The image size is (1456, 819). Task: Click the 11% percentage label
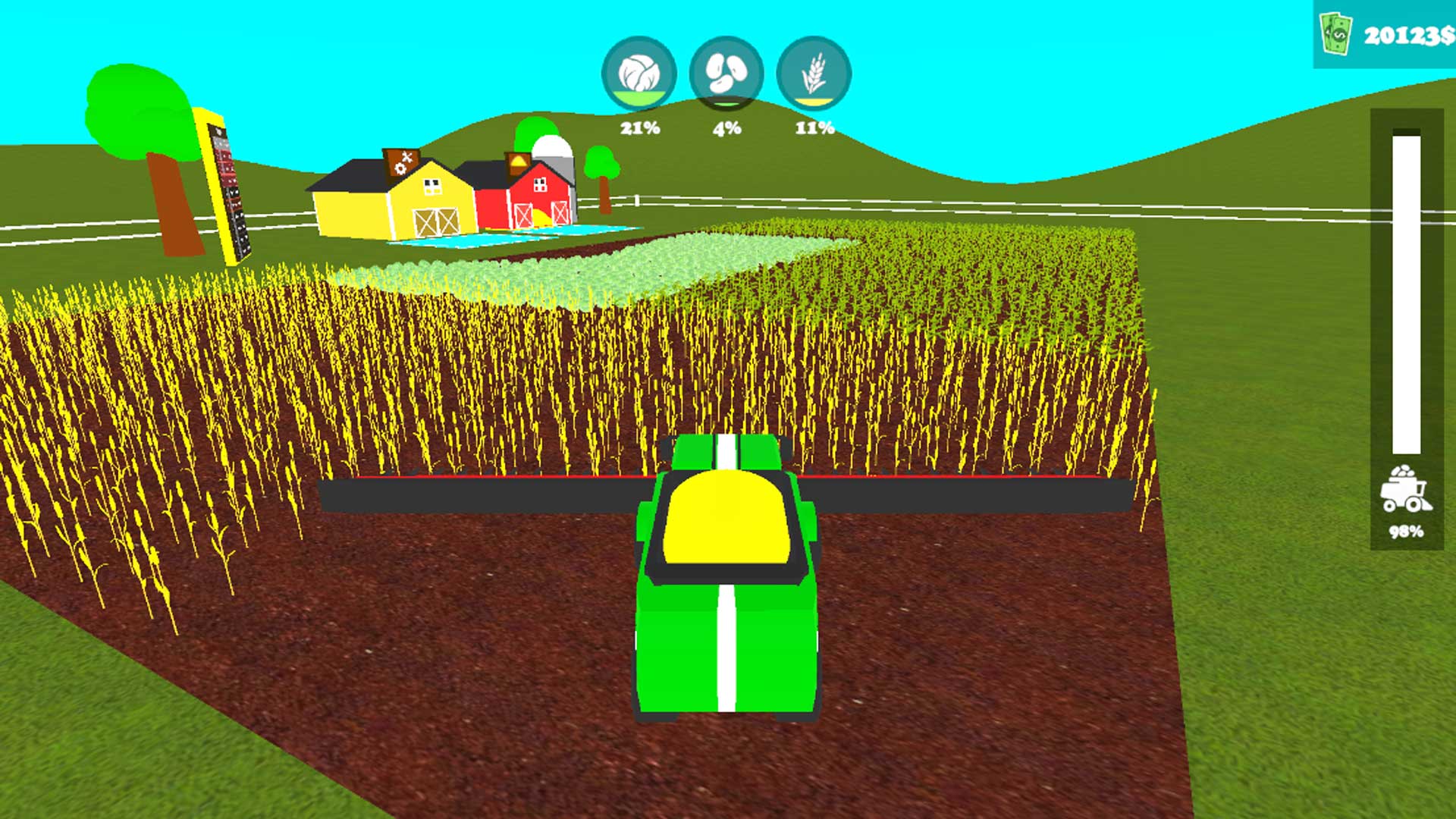pos(817,129)
